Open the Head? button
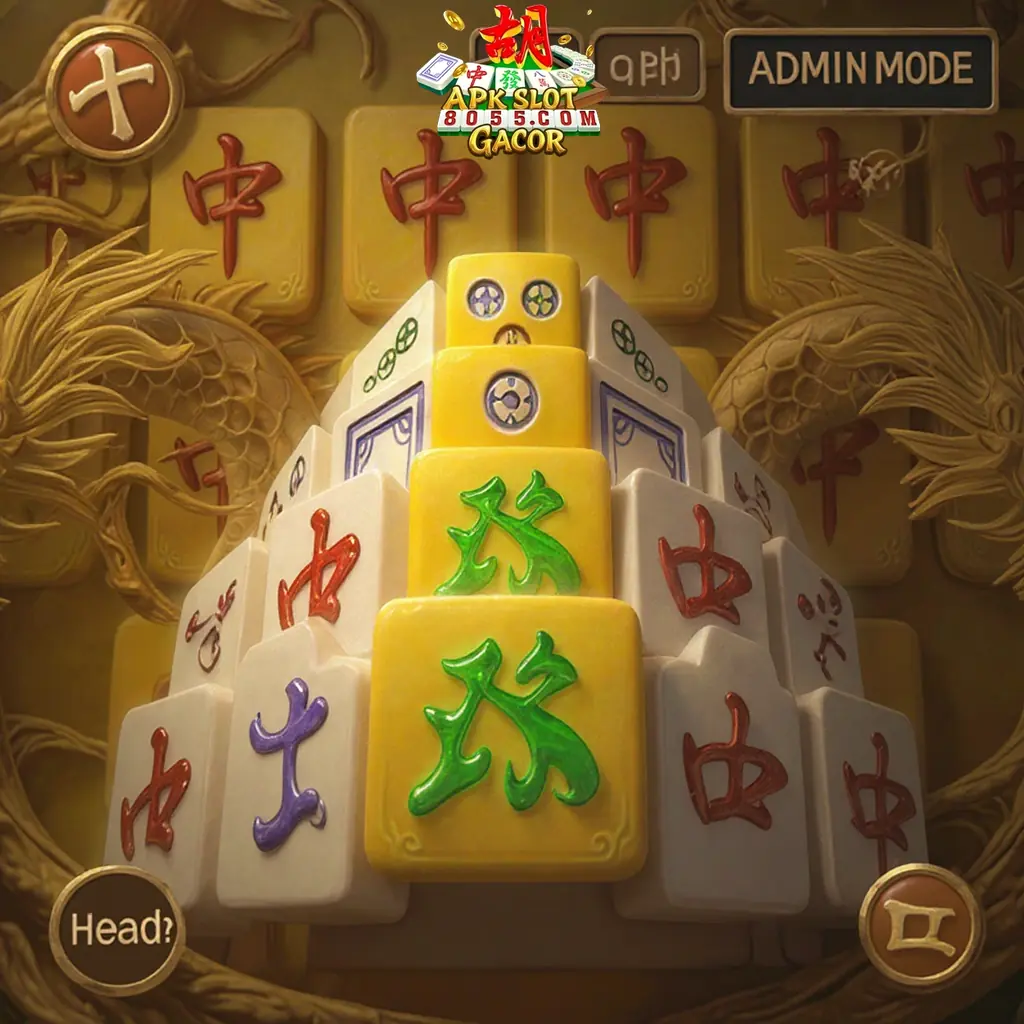Viewport: 1024px width, 1024px height. 116,927
